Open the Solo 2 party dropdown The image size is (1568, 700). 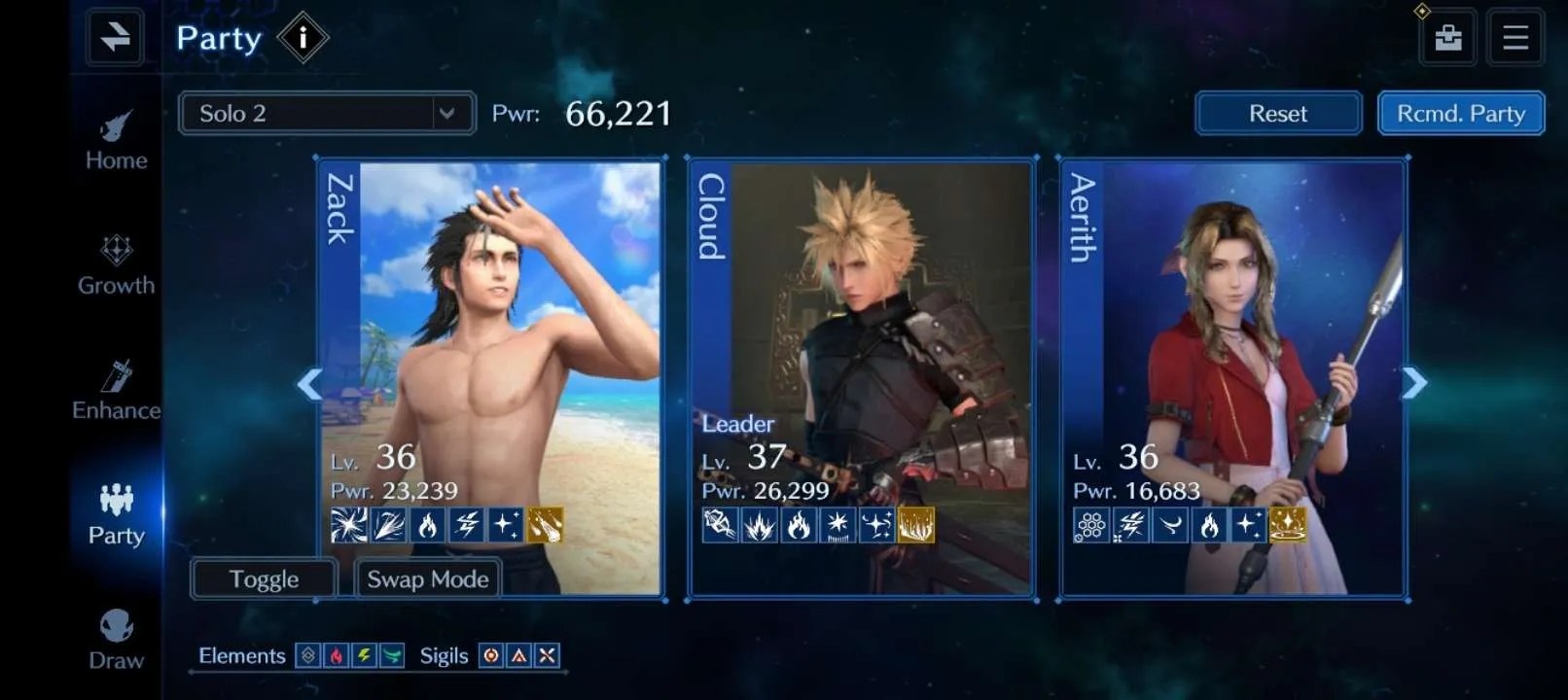coord(327,114)
